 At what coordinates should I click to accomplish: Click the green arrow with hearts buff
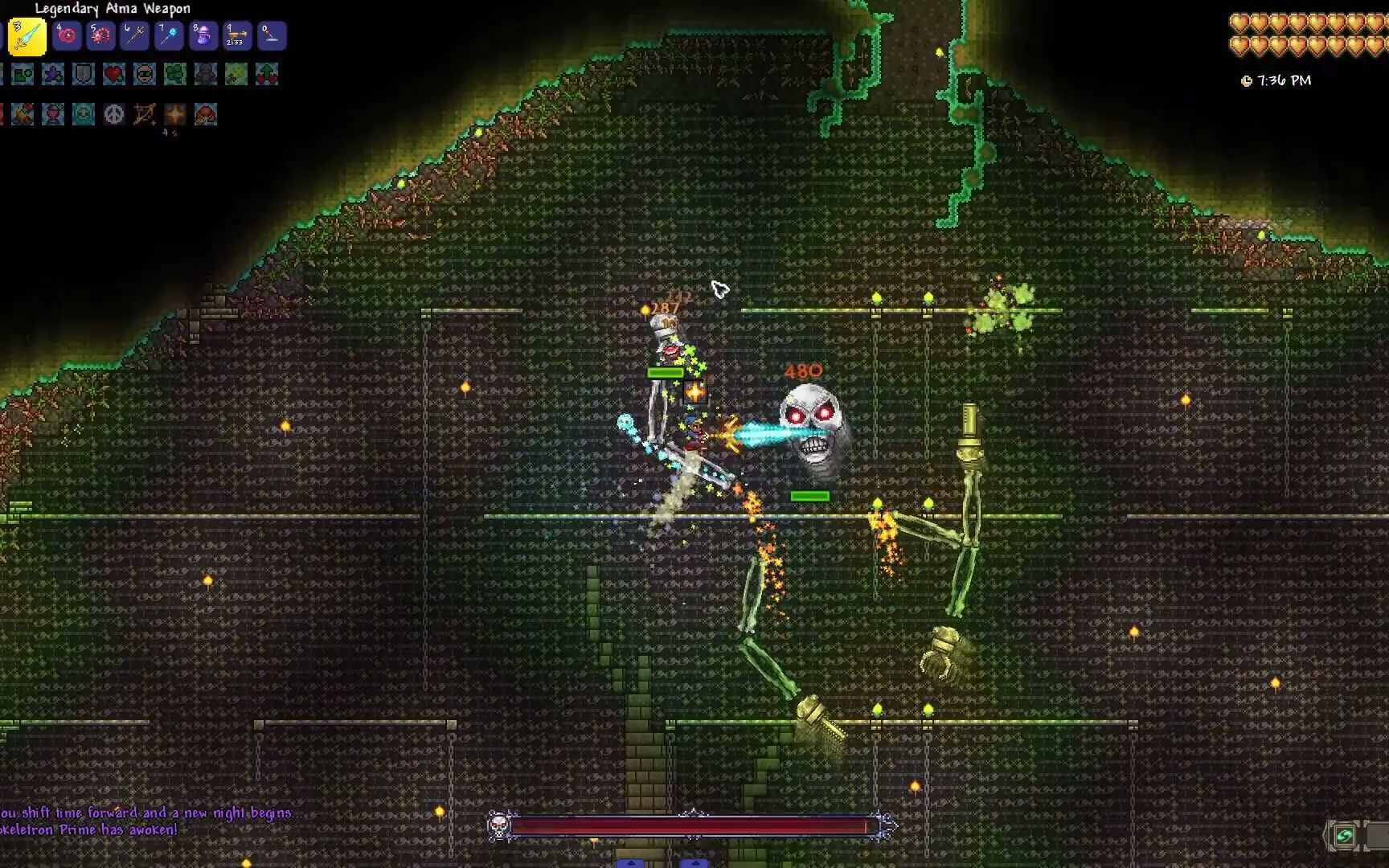267,75
